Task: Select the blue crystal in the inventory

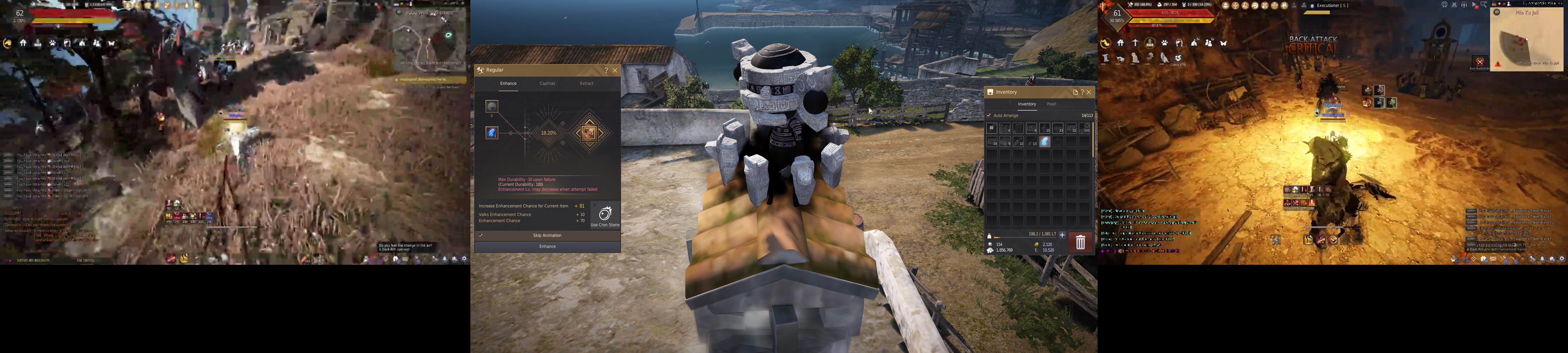Action: click(1044, 142)
